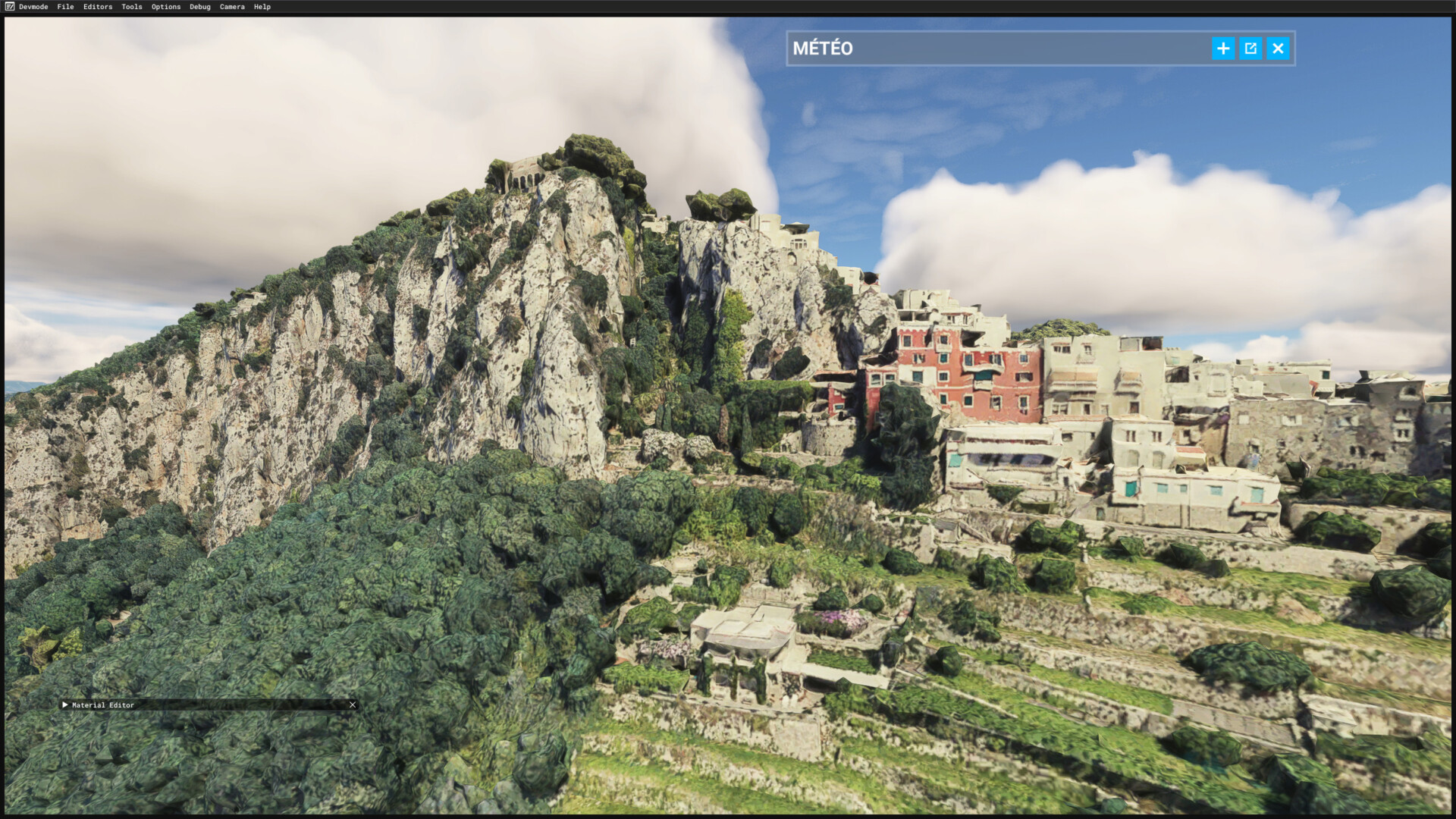Expand the Material Editor panel arrow
Screen dimensions: 1456x819
pyautogui.click(x=65, y=705)
